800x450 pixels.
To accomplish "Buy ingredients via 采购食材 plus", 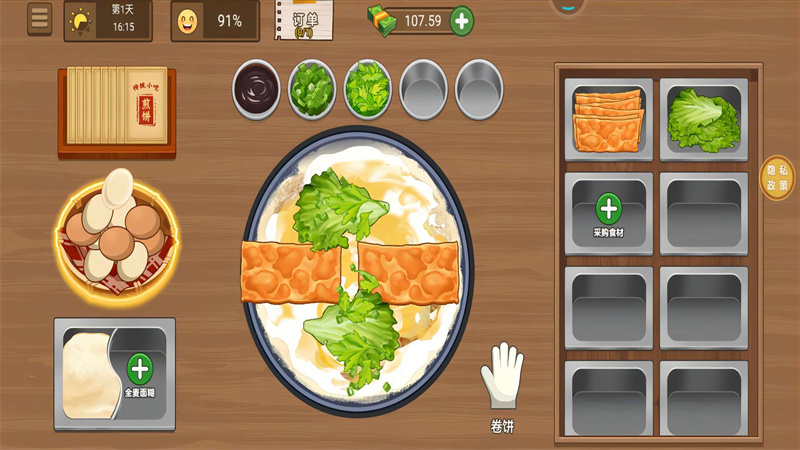I will (x=608, y=210).
